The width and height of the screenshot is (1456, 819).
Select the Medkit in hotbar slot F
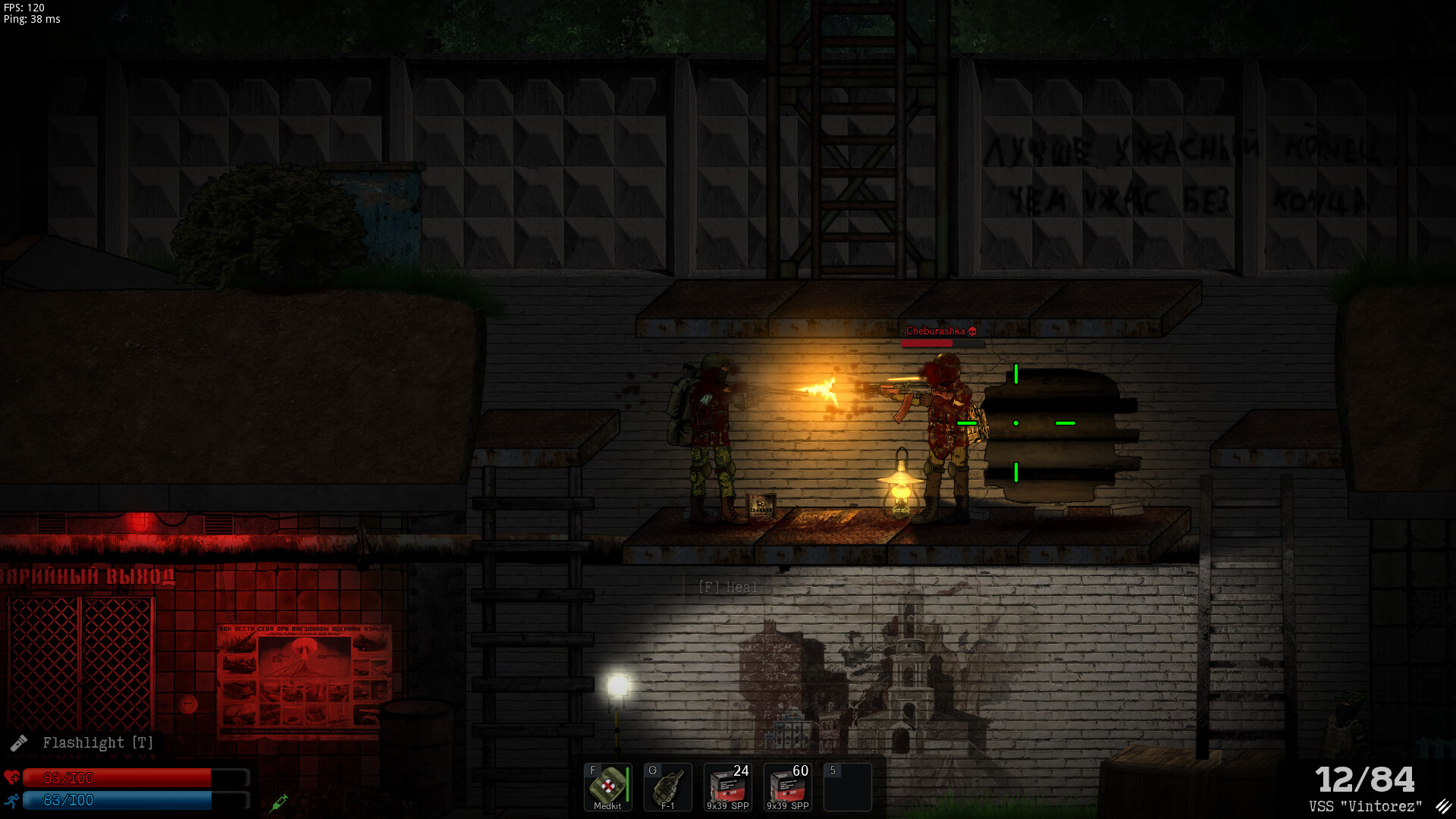click(607, 787)
